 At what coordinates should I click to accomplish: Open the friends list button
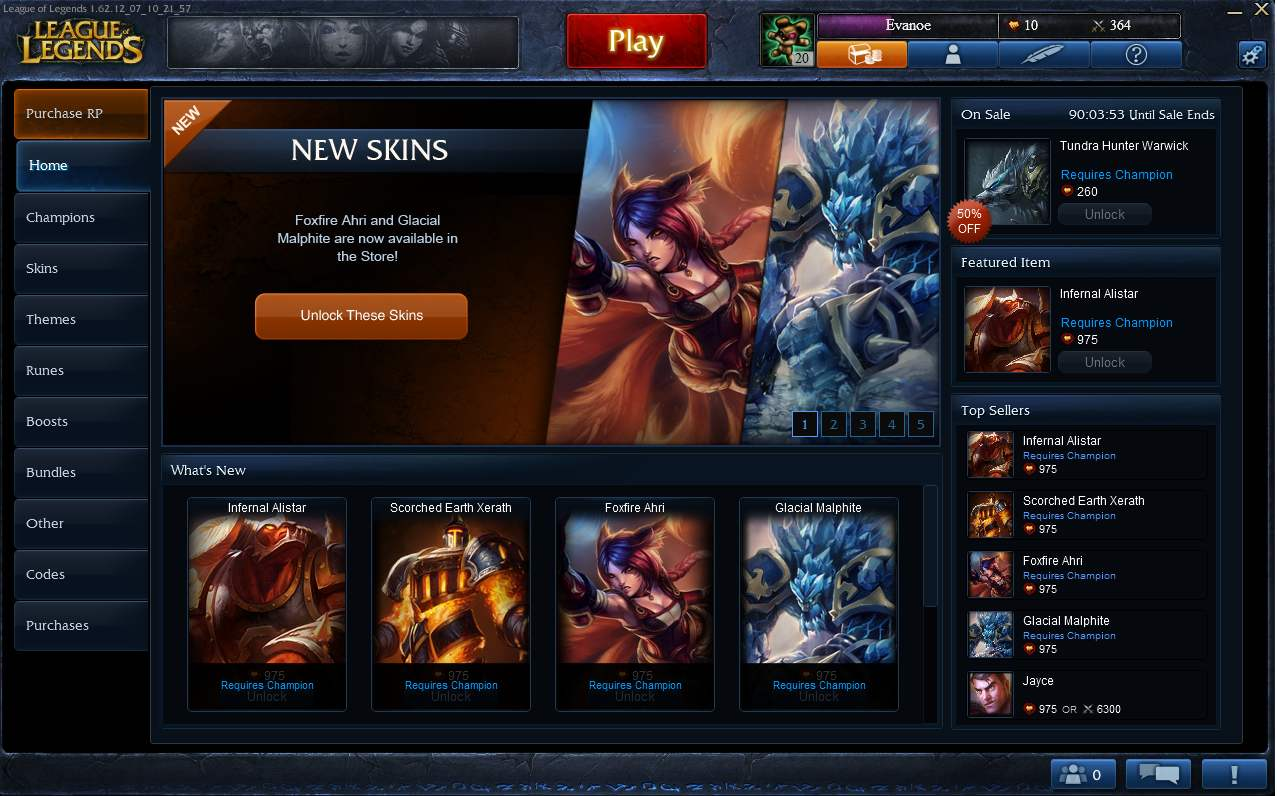1084,774
